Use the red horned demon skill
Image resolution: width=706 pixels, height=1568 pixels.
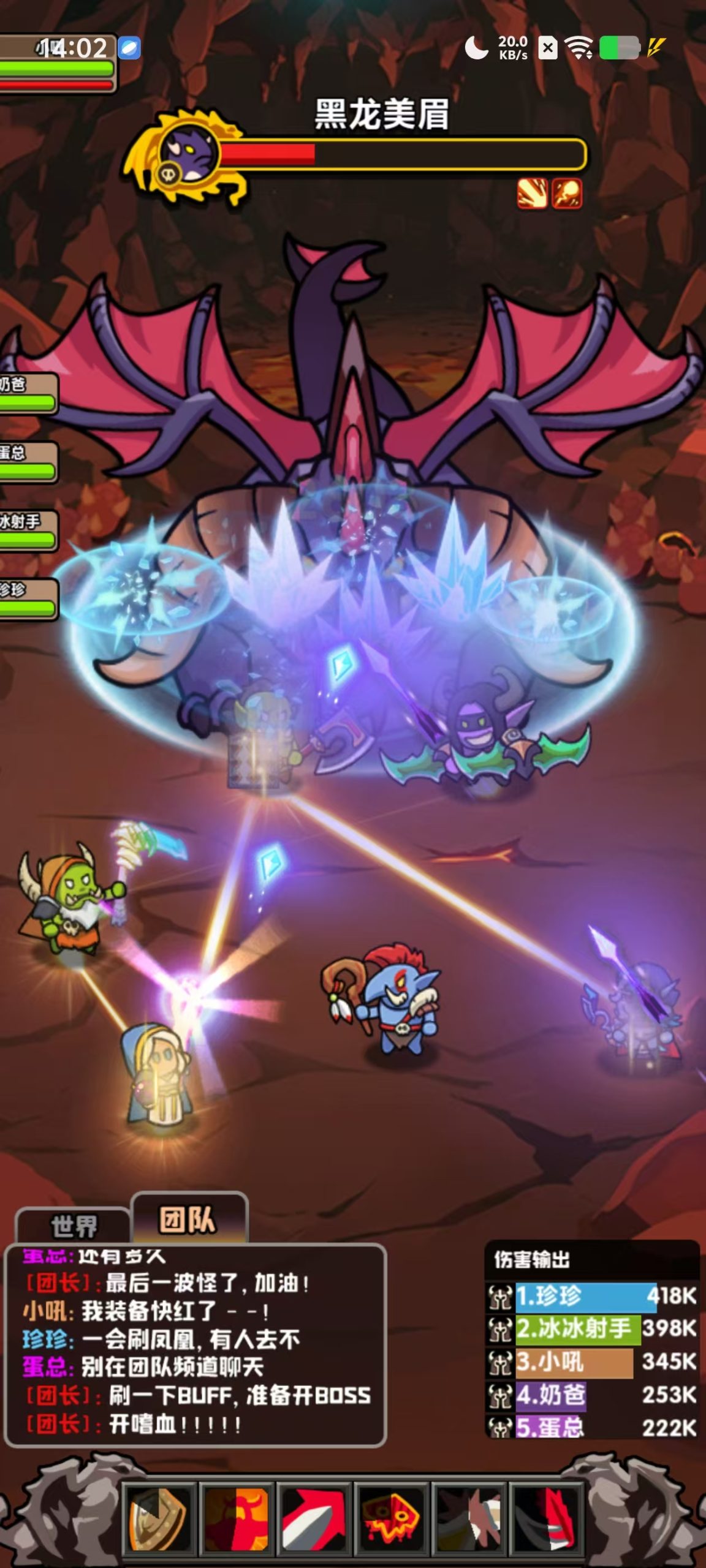[237, 1518]
